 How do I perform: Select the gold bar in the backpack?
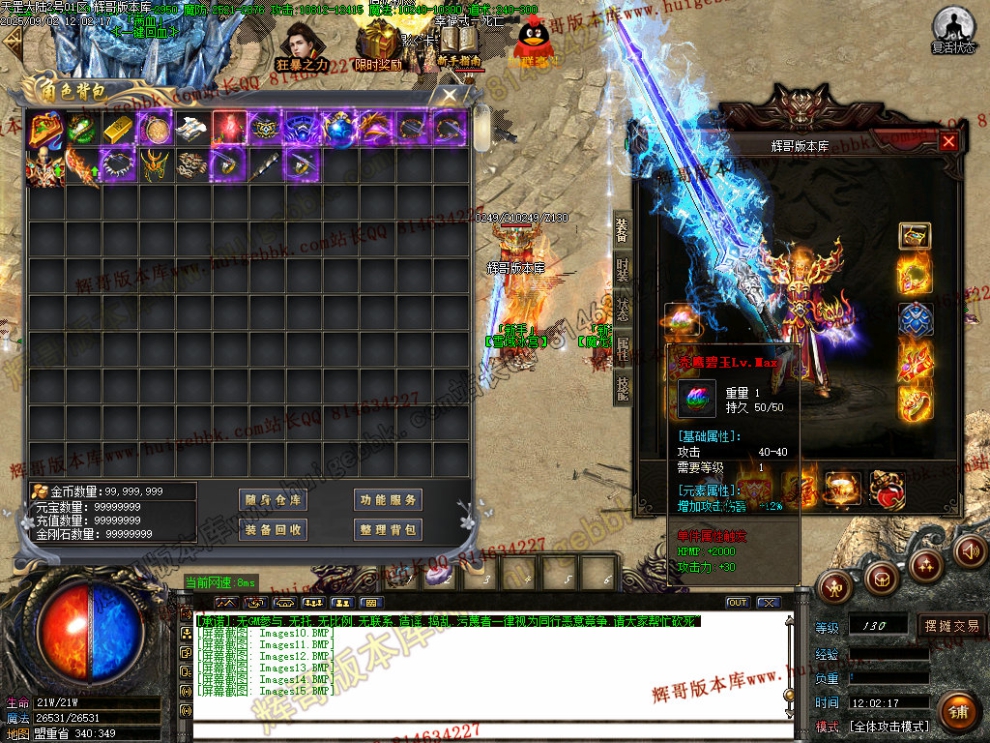tap(119, 127)
